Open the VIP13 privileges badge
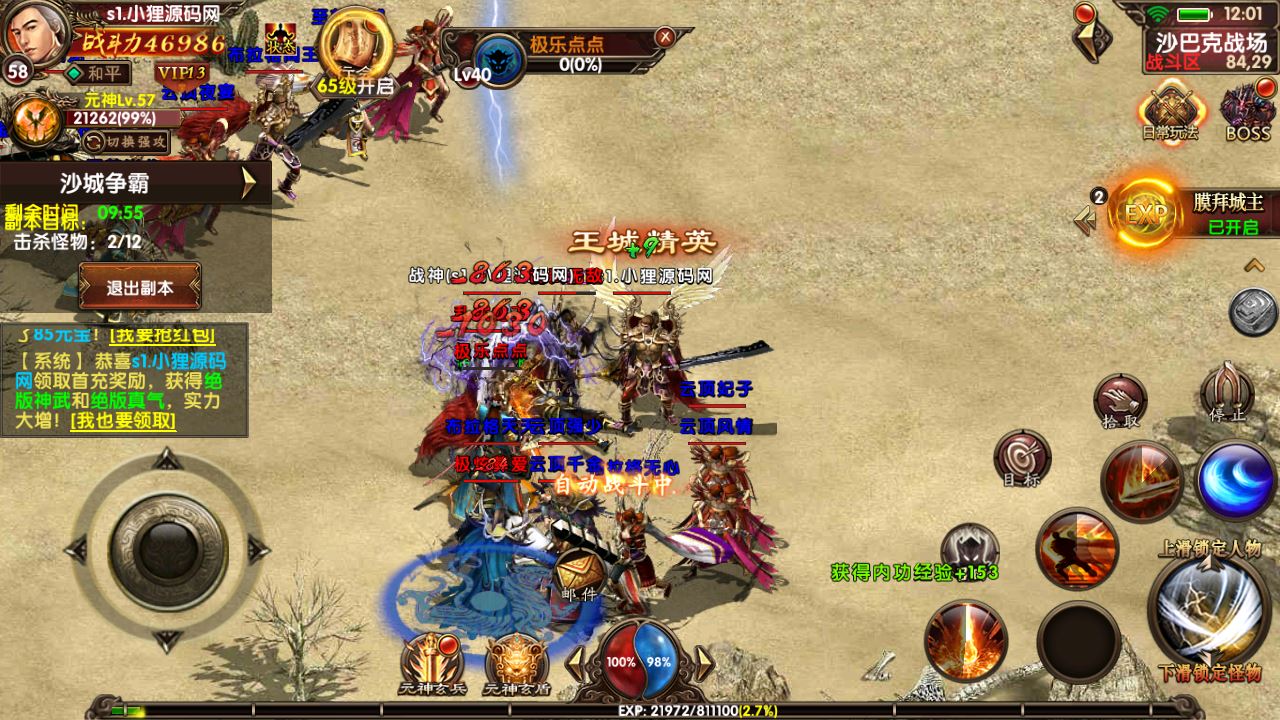The width and height of the screenshot is (1280, 720). [x=181, y=73]
